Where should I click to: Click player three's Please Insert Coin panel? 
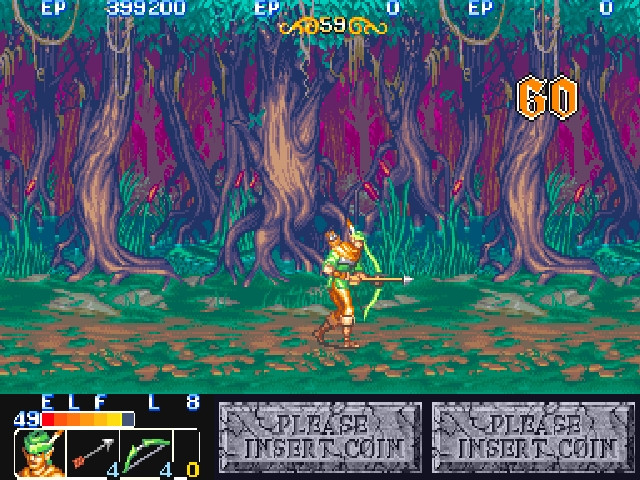[x=533, y=436]
